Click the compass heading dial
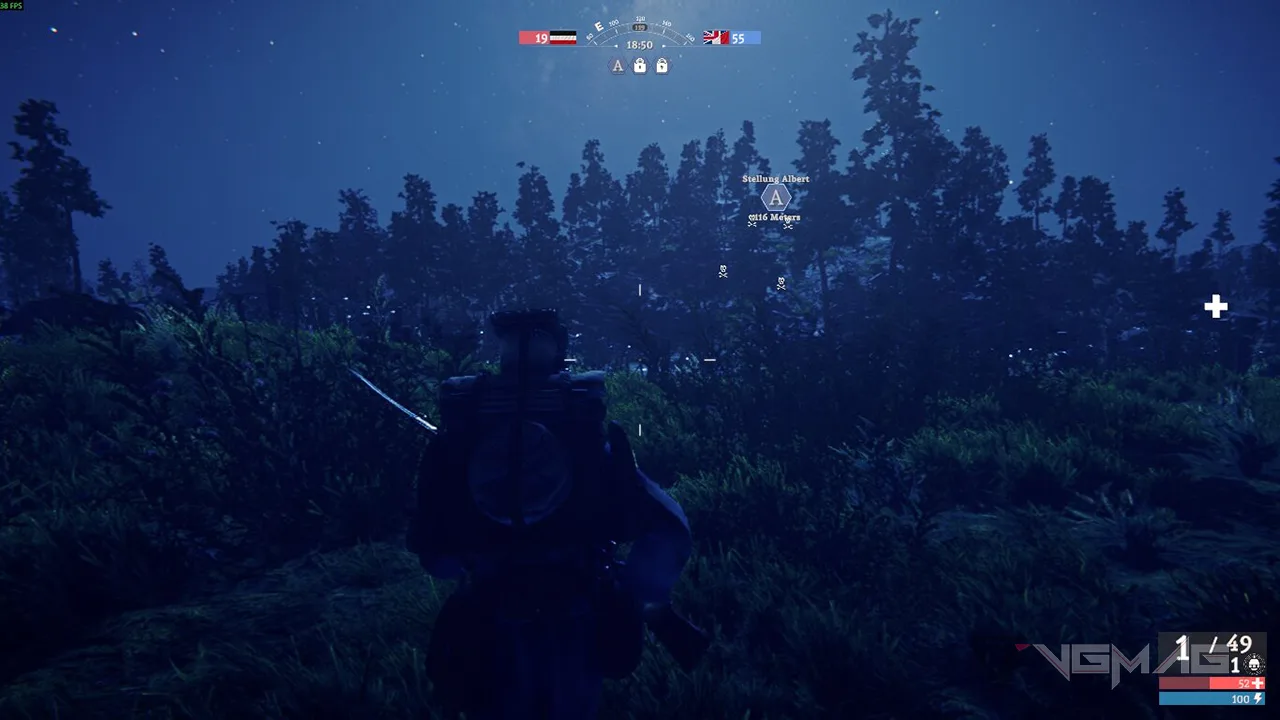Image resolution: width=1280 pixels, height=720 pixels. point(639,31)
